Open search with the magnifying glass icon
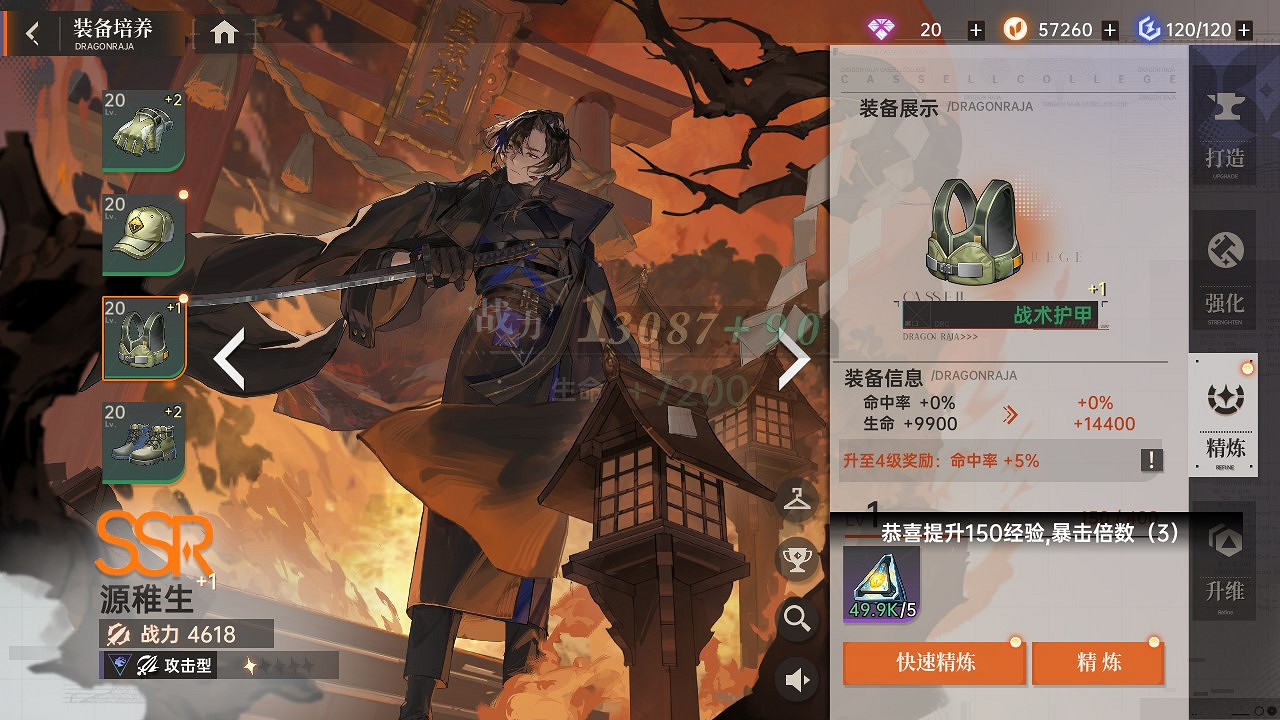1280x720 pixels. pos(795,620)
